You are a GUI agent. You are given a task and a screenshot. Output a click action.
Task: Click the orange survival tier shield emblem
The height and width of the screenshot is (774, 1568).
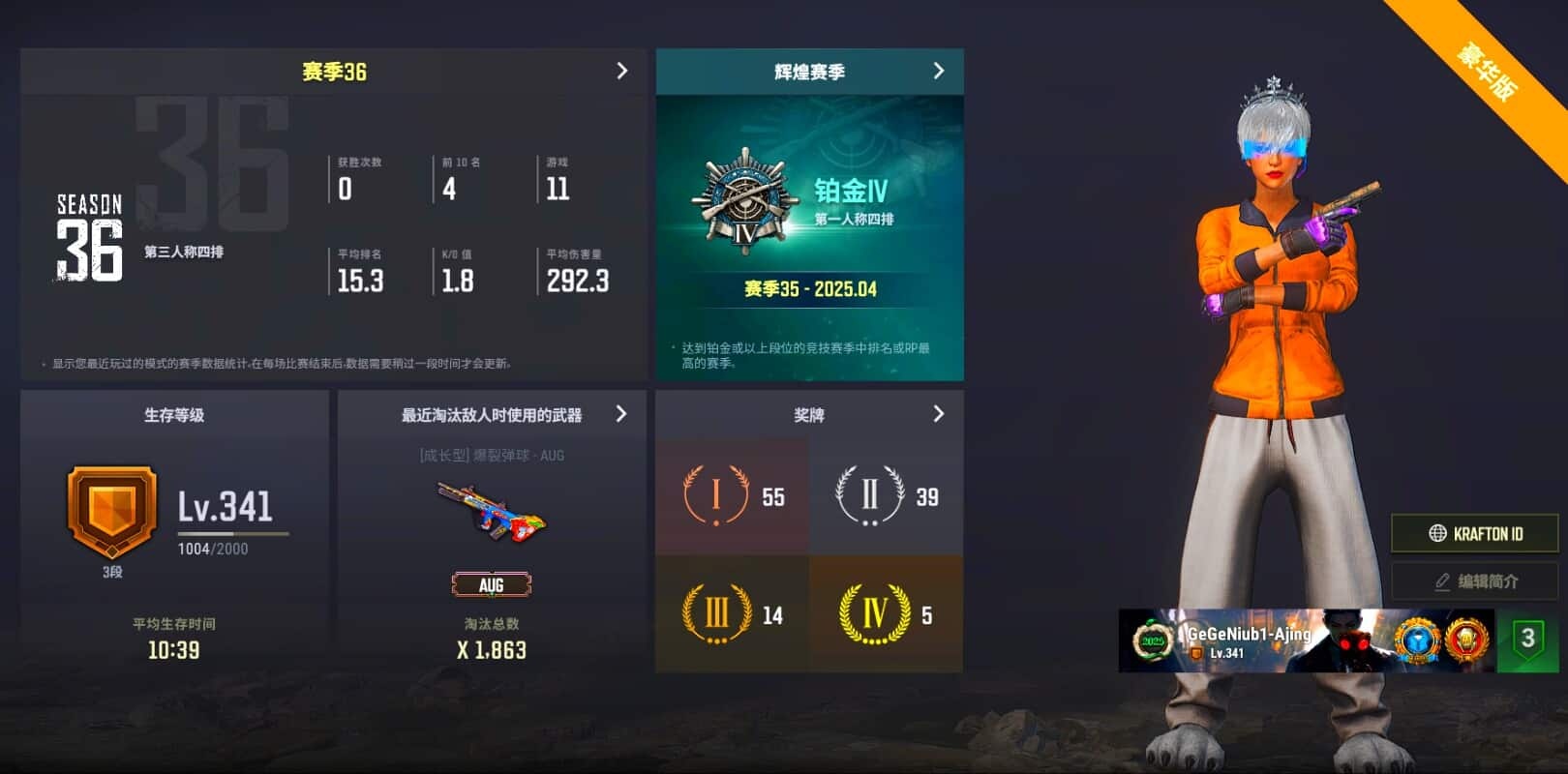[111, 511]
